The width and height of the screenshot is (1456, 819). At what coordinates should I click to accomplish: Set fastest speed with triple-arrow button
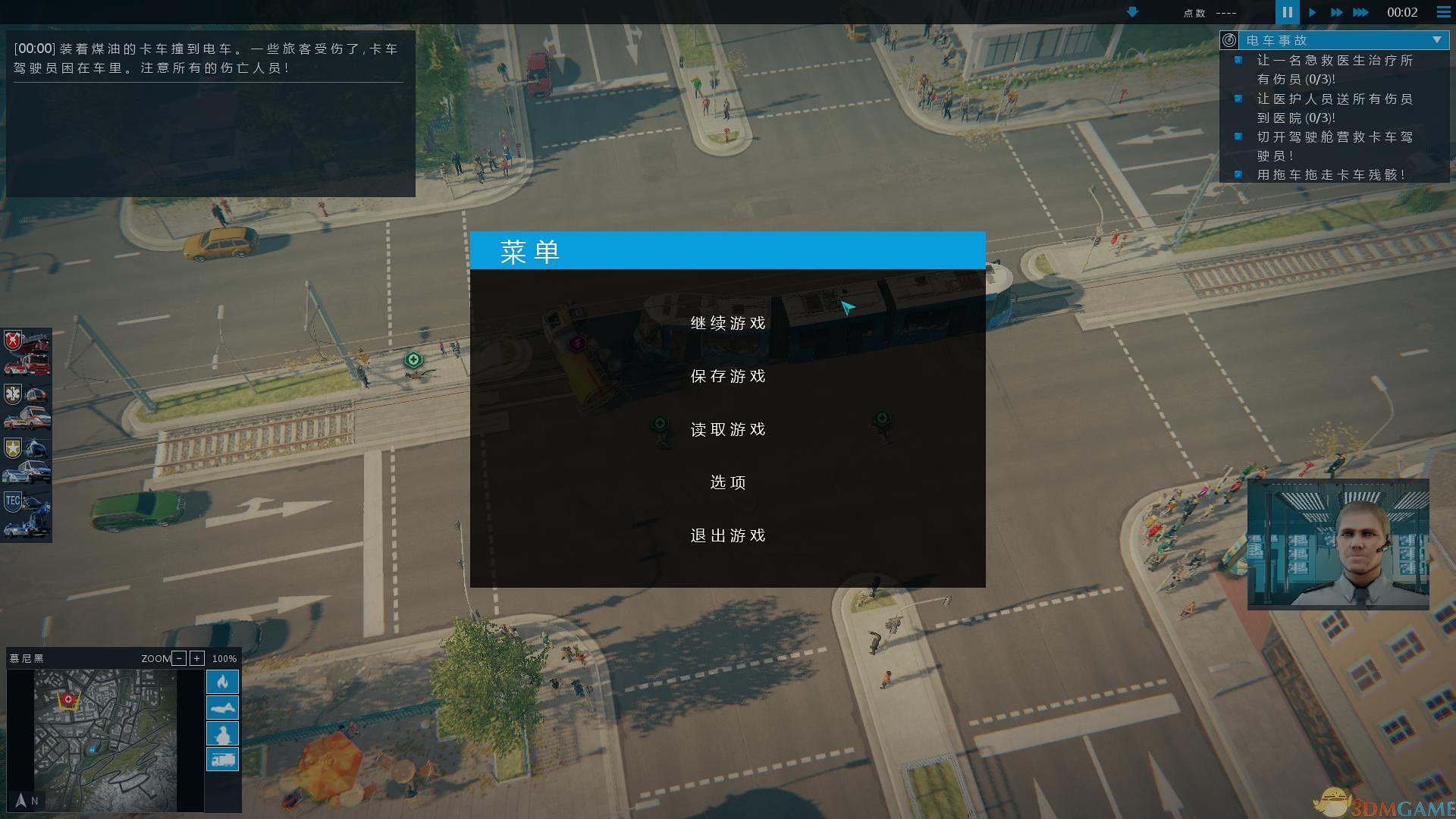[x=1361, y=12]
